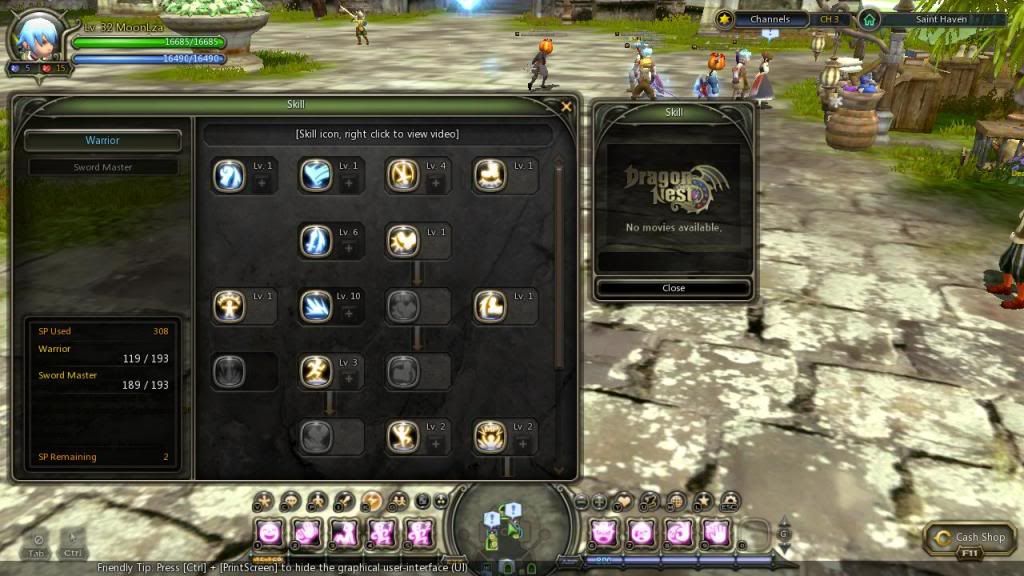This screenshot has width=1024, height=576.
Task: Close the Skill window with the X
Action: pos(567,106)
